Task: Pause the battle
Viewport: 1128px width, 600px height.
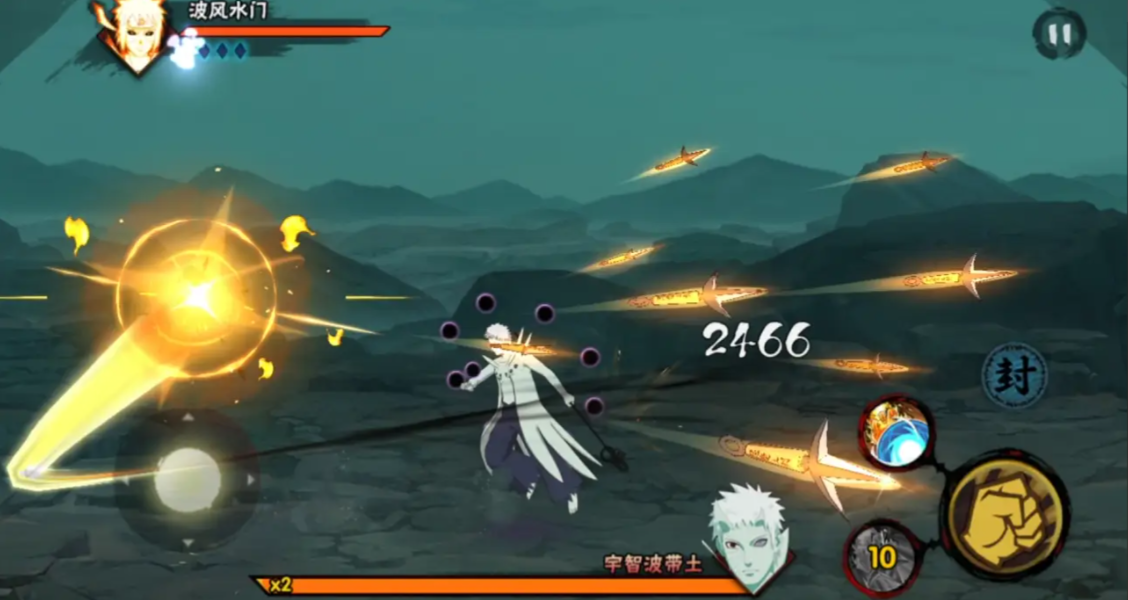Action: [1059, 34]
